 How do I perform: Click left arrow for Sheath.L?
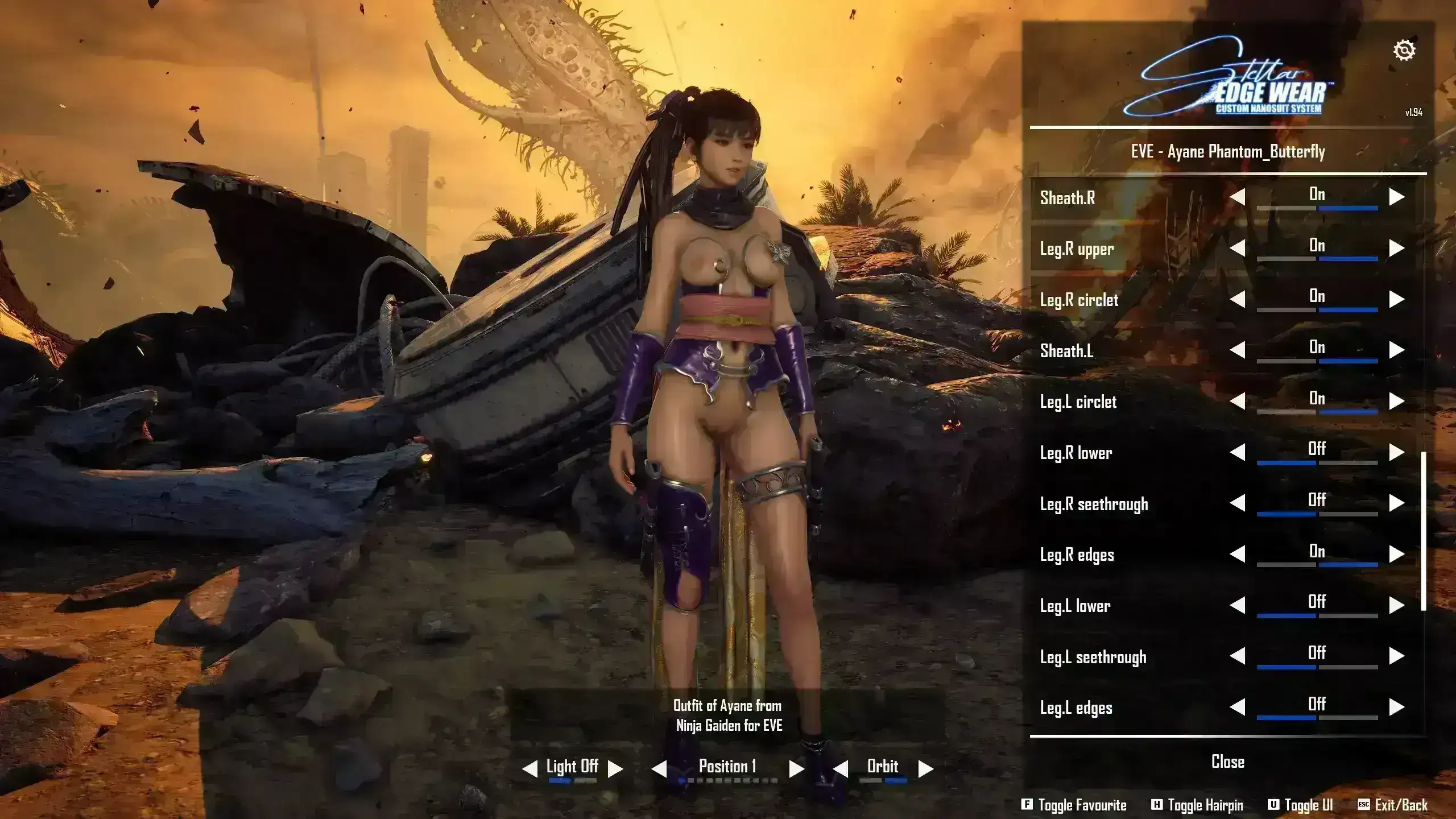pos(1238,350)
